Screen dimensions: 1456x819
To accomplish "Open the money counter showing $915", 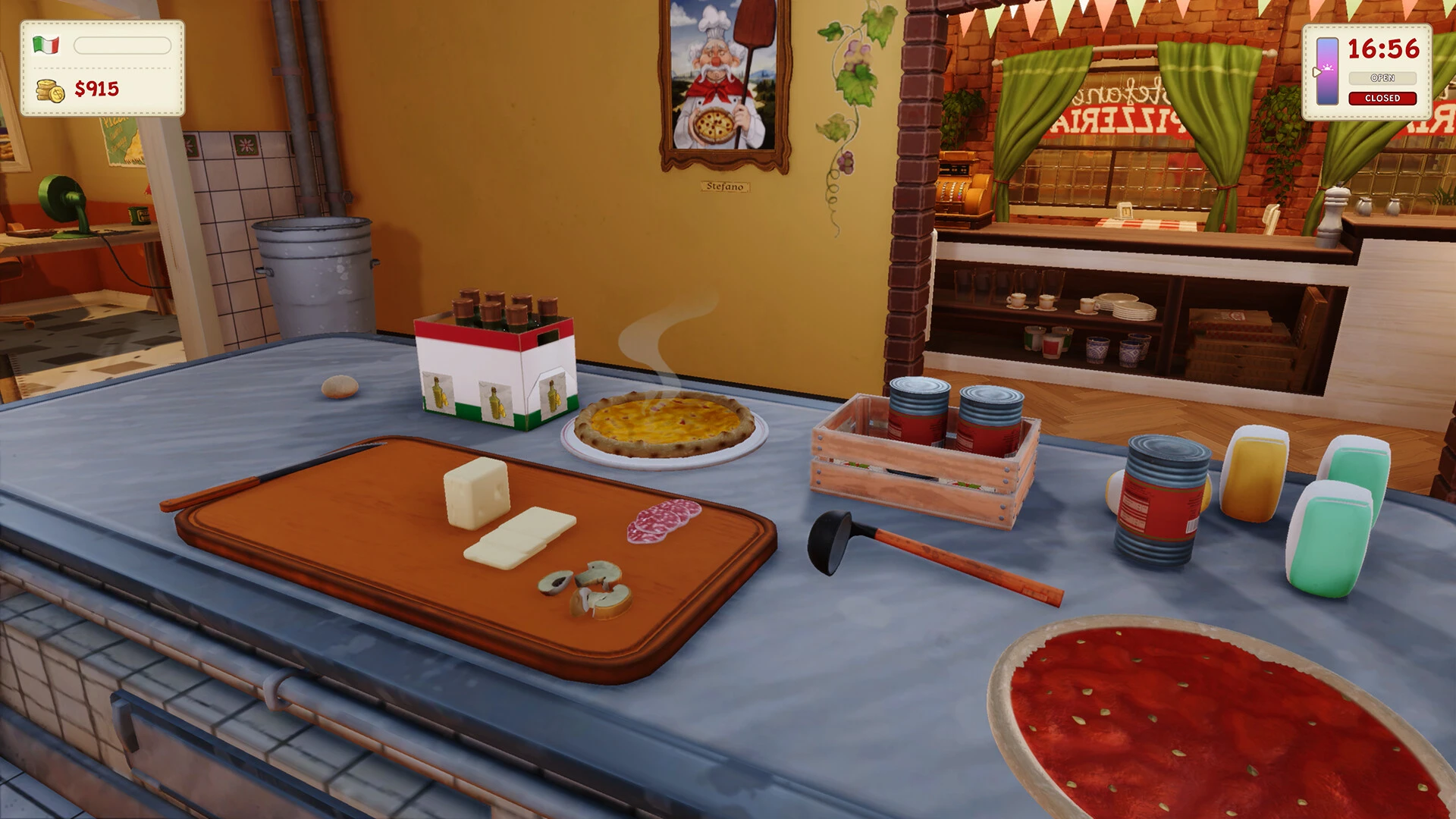I will [x=95, y=89].
